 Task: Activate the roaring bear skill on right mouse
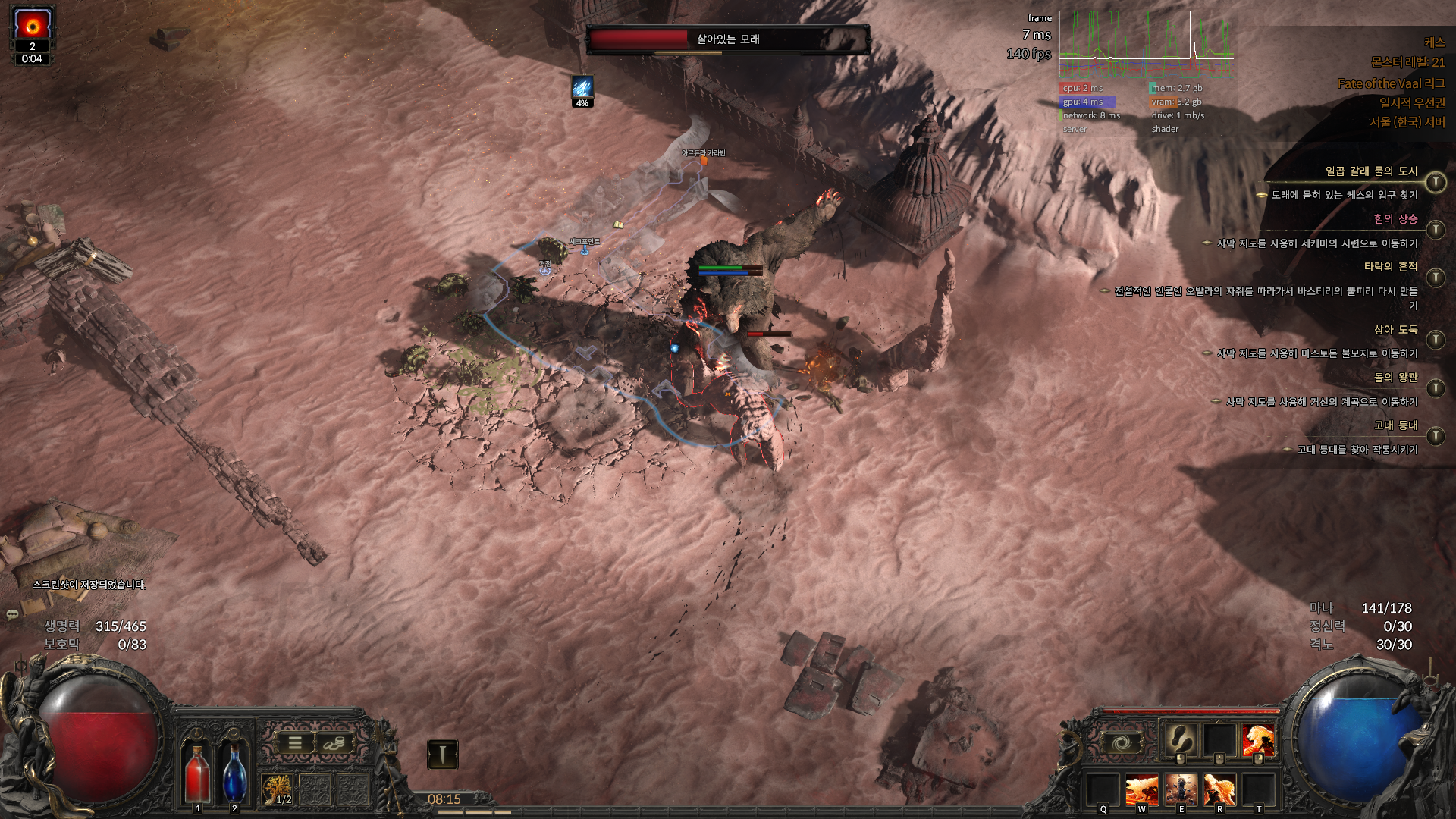[1258, 739]
